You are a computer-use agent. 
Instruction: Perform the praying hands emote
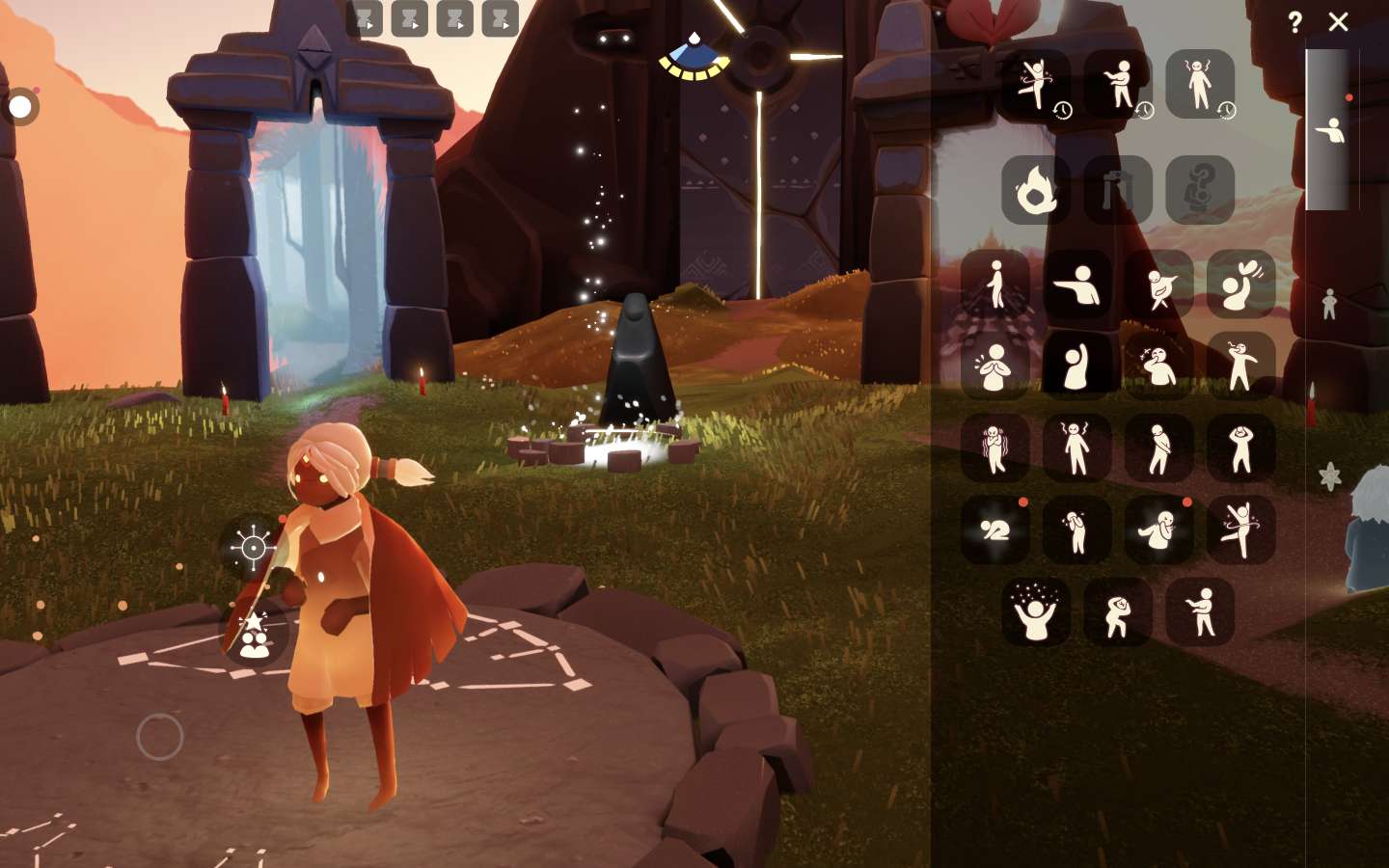pyautogui.click(x=994, y=366)
